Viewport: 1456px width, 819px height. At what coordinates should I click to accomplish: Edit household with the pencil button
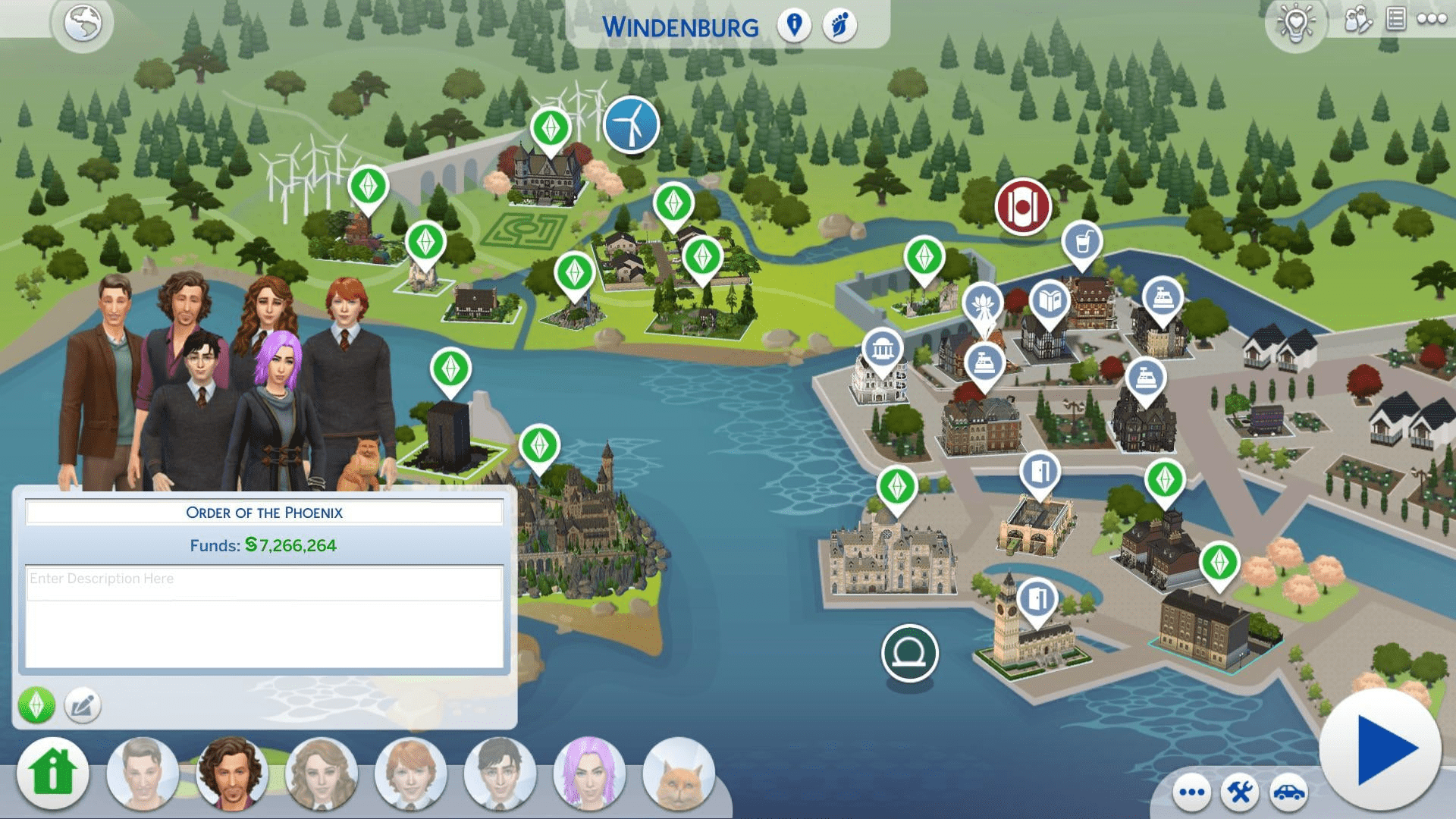pyautogui.click(x=82, y=706)
